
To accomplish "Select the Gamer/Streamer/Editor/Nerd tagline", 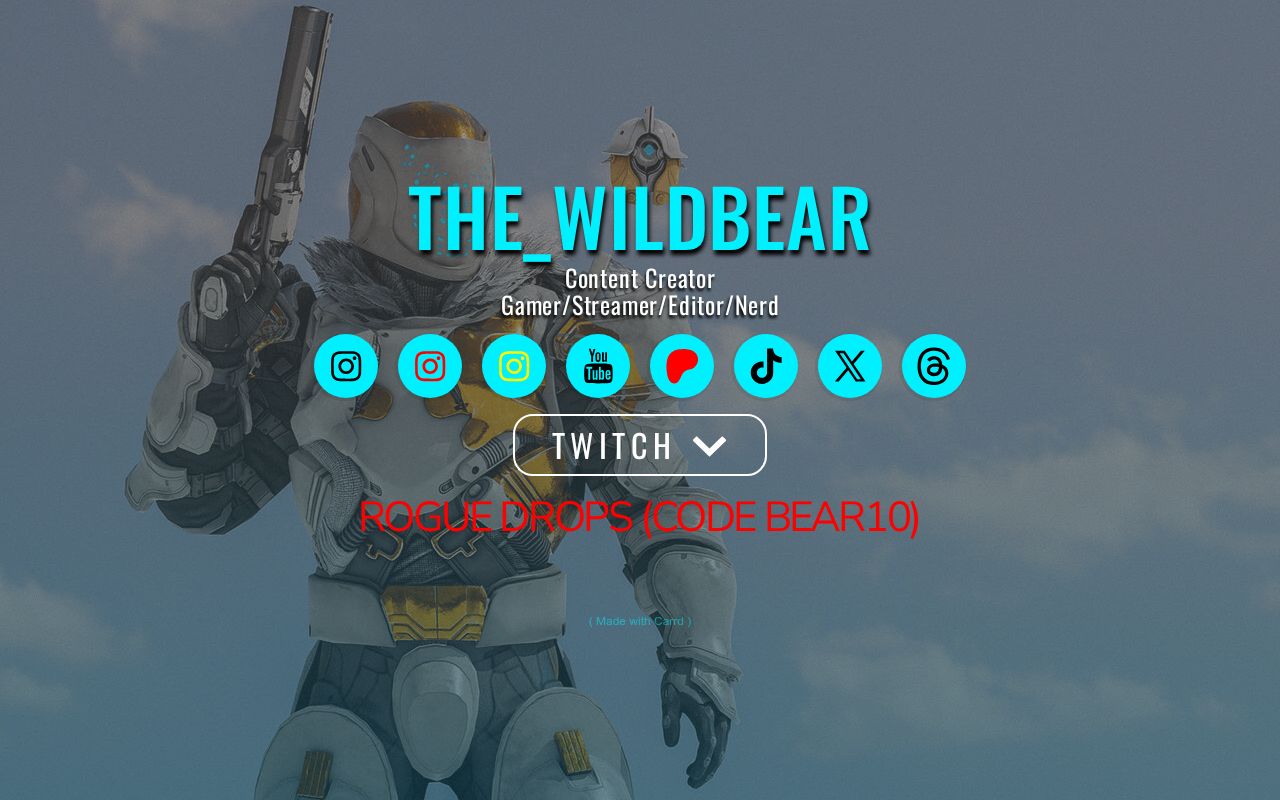I will [x=639, y=306].
